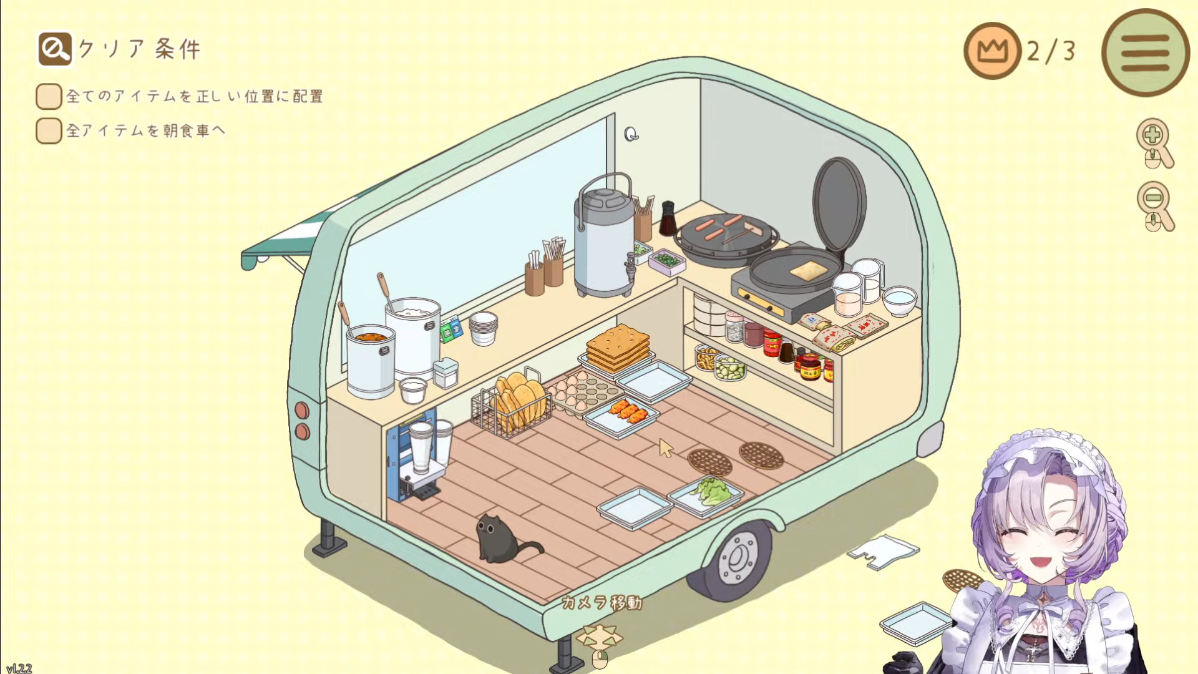1198x674 pixels.
Task: Open the hamburger menu button
Action: (x=1145, y=52)
